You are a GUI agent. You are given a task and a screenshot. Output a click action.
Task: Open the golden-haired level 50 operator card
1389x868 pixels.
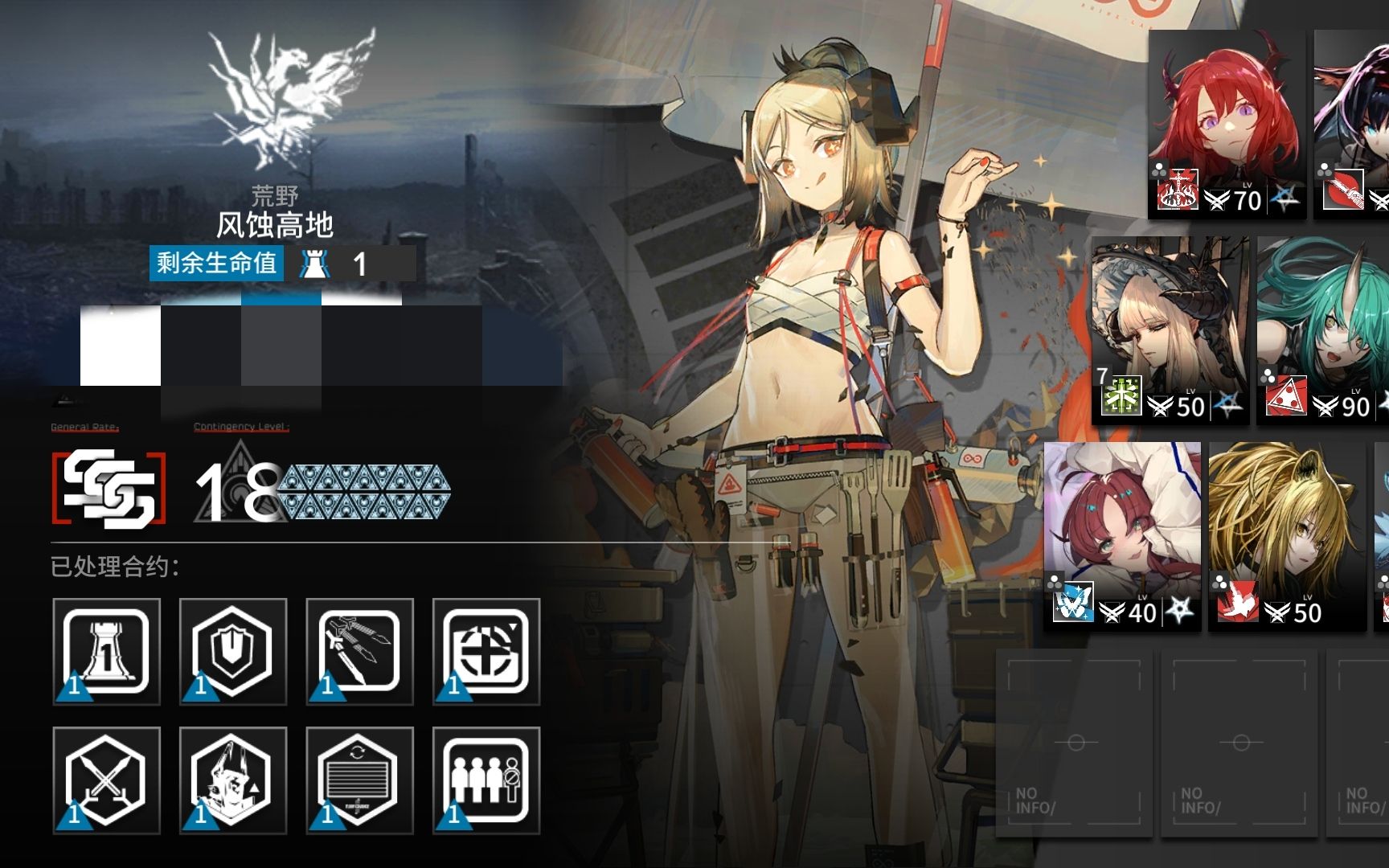[1286, 534]
